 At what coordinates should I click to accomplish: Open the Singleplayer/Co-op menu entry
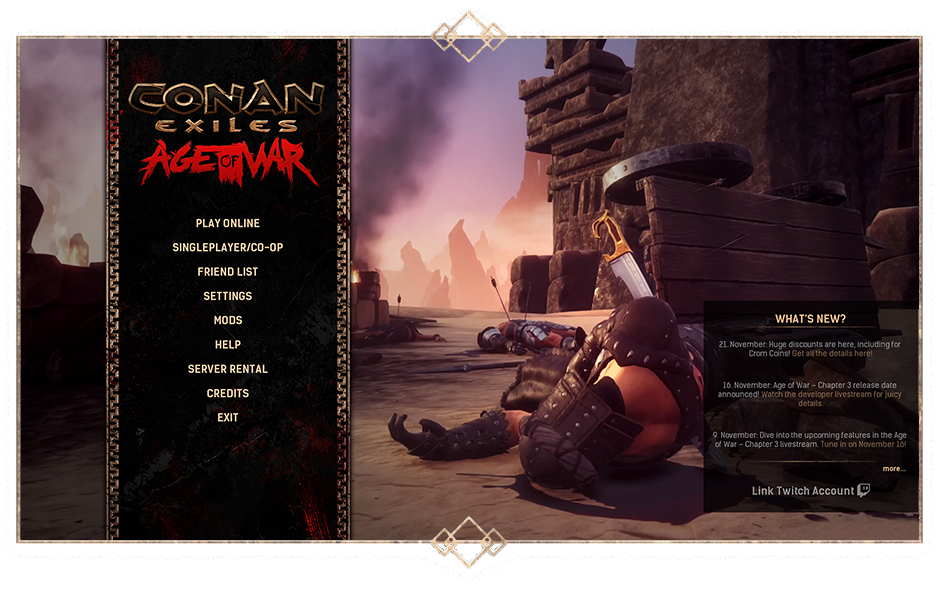228,247
